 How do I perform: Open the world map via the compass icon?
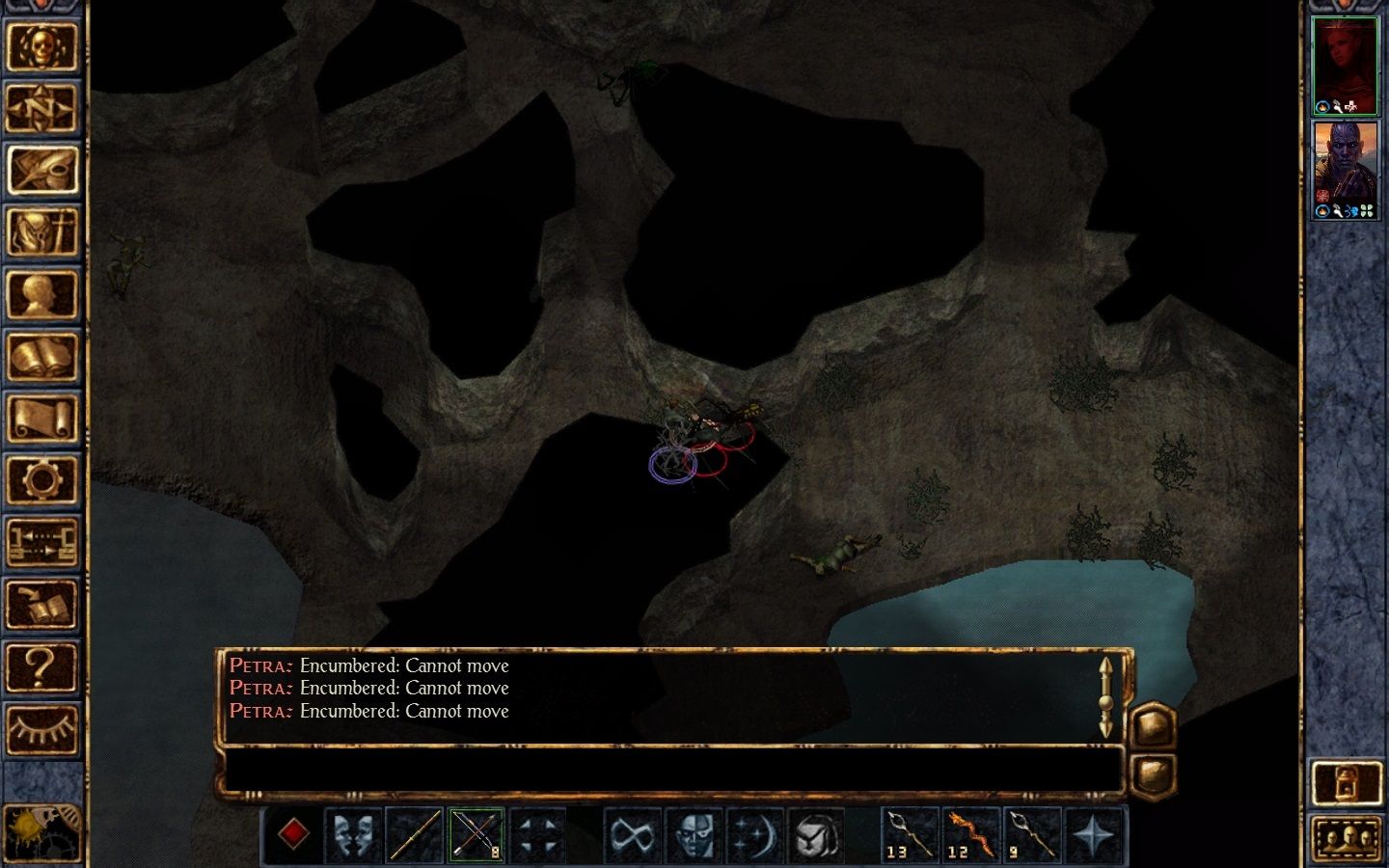click(42, 109)
